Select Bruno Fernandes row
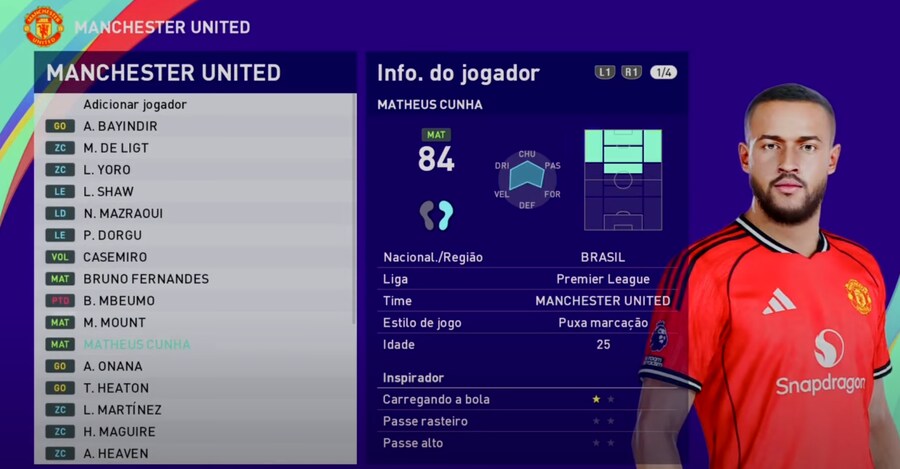Viewport: 900px width, 469px height. (146, 279)
